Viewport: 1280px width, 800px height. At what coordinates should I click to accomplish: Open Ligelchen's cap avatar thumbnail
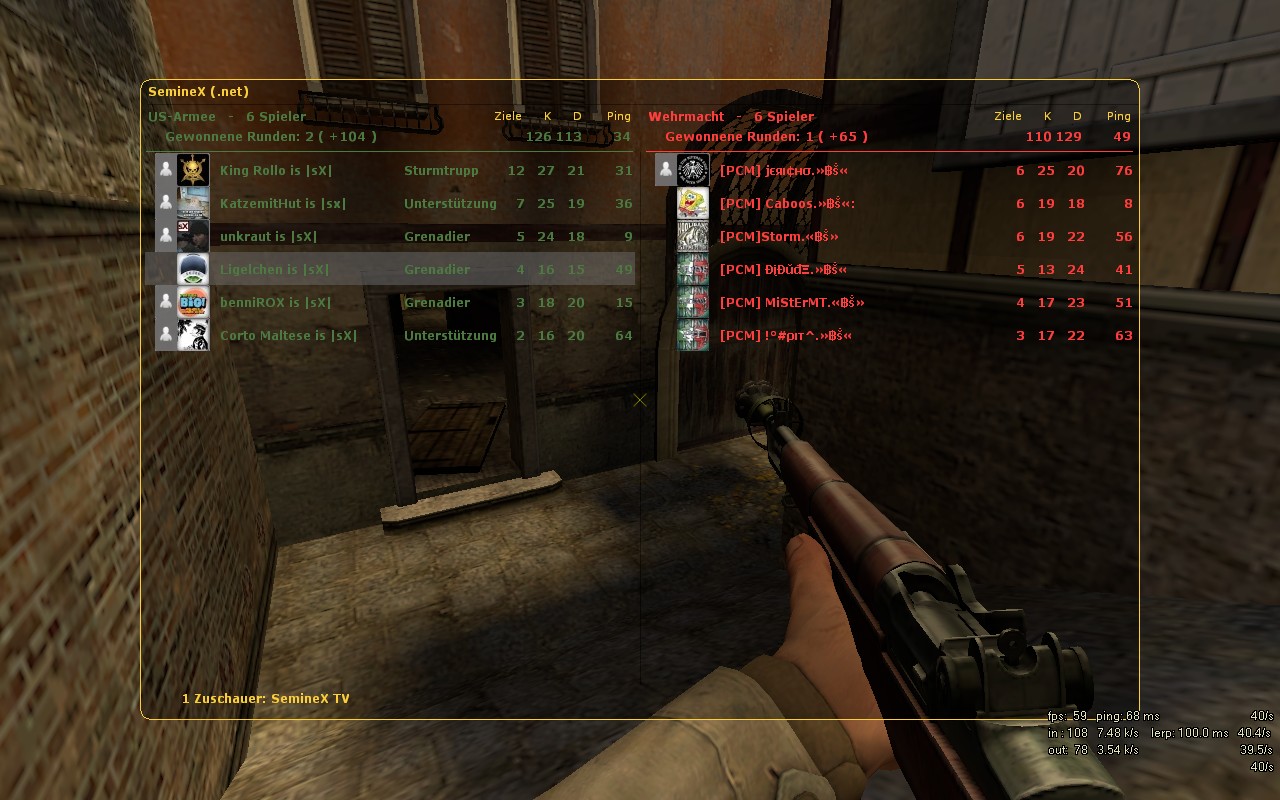(193, 269)
